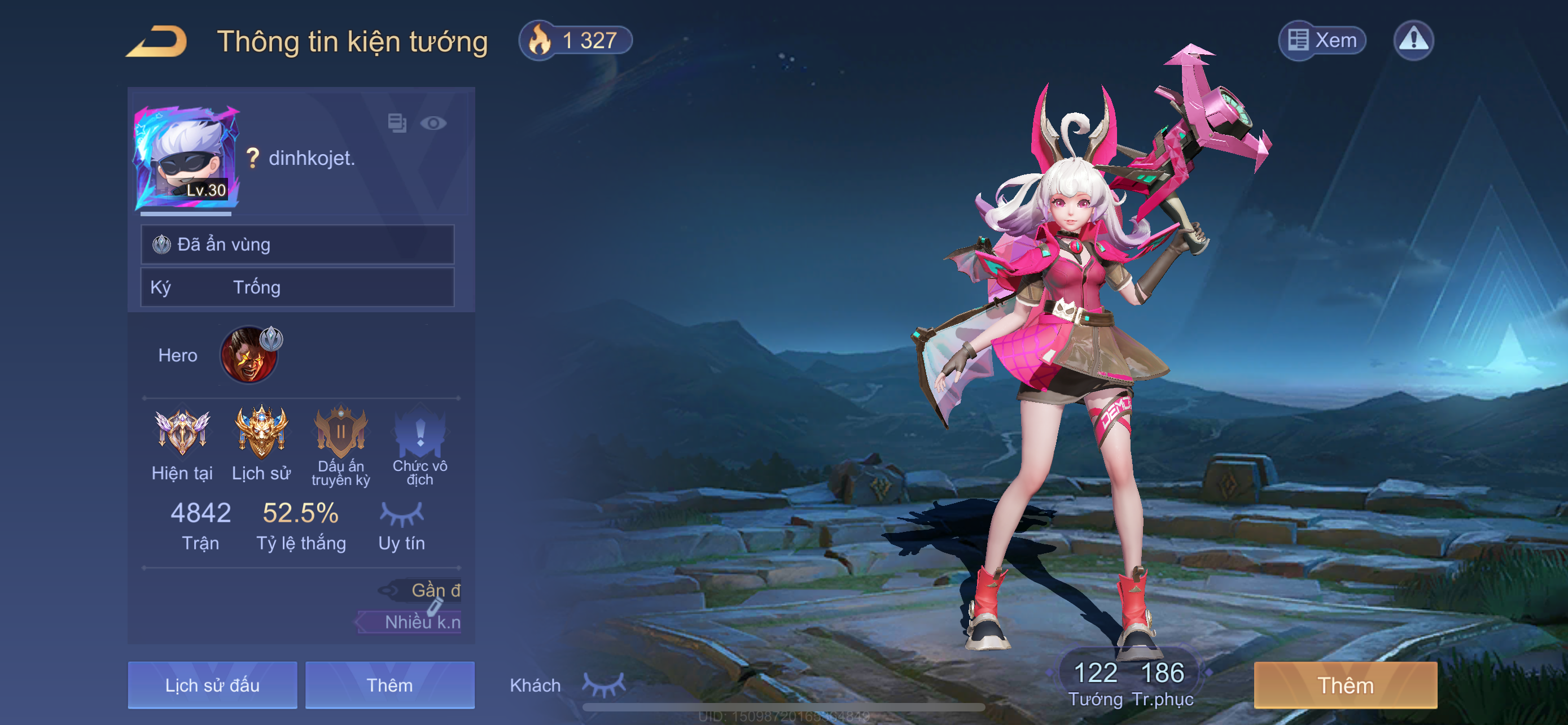Open Lịch sử đấu match history
Screen dimensions: 1568x725
tap(212, 685)
